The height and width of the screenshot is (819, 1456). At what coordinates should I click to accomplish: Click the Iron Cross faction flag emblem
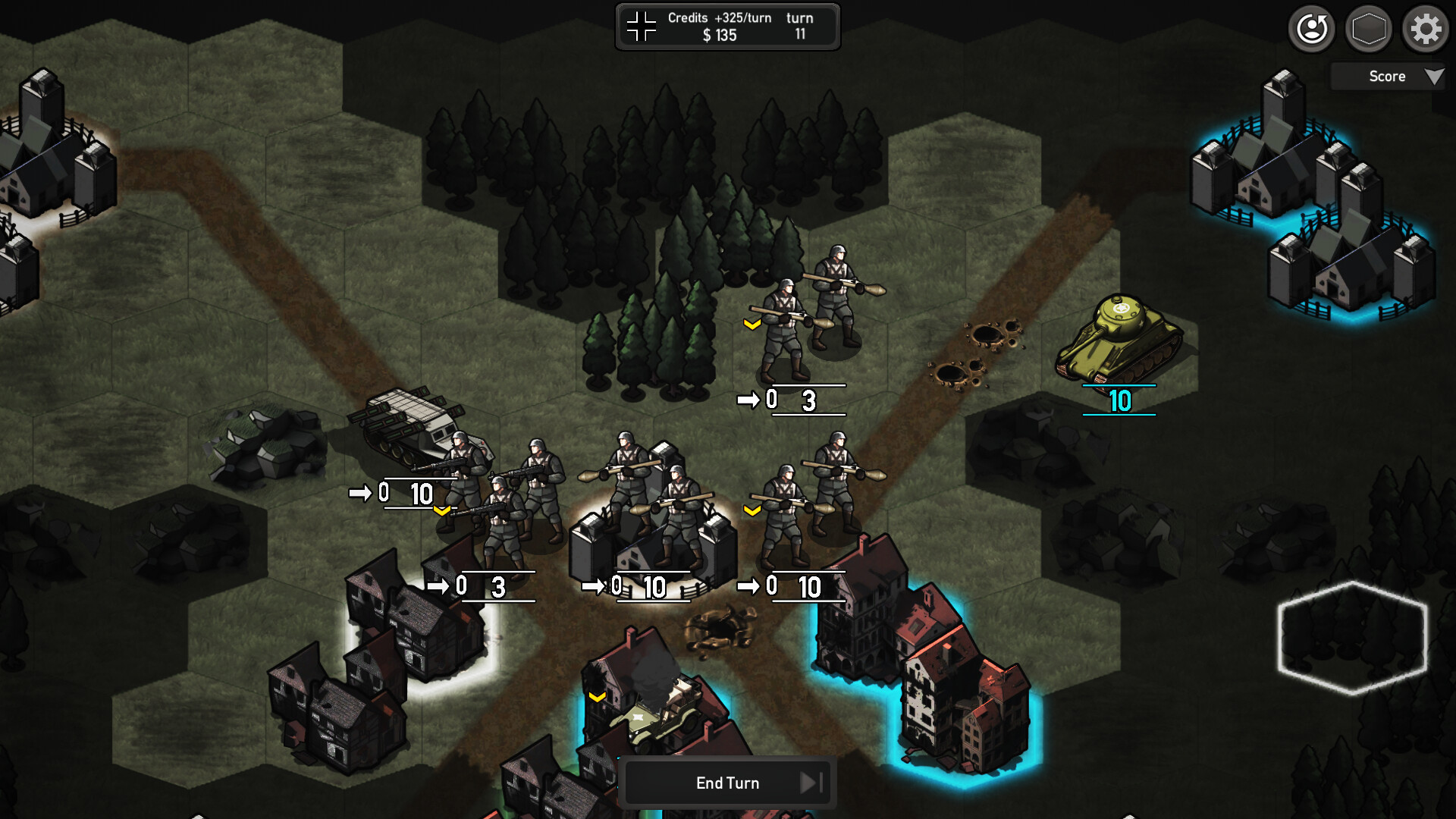641,26
